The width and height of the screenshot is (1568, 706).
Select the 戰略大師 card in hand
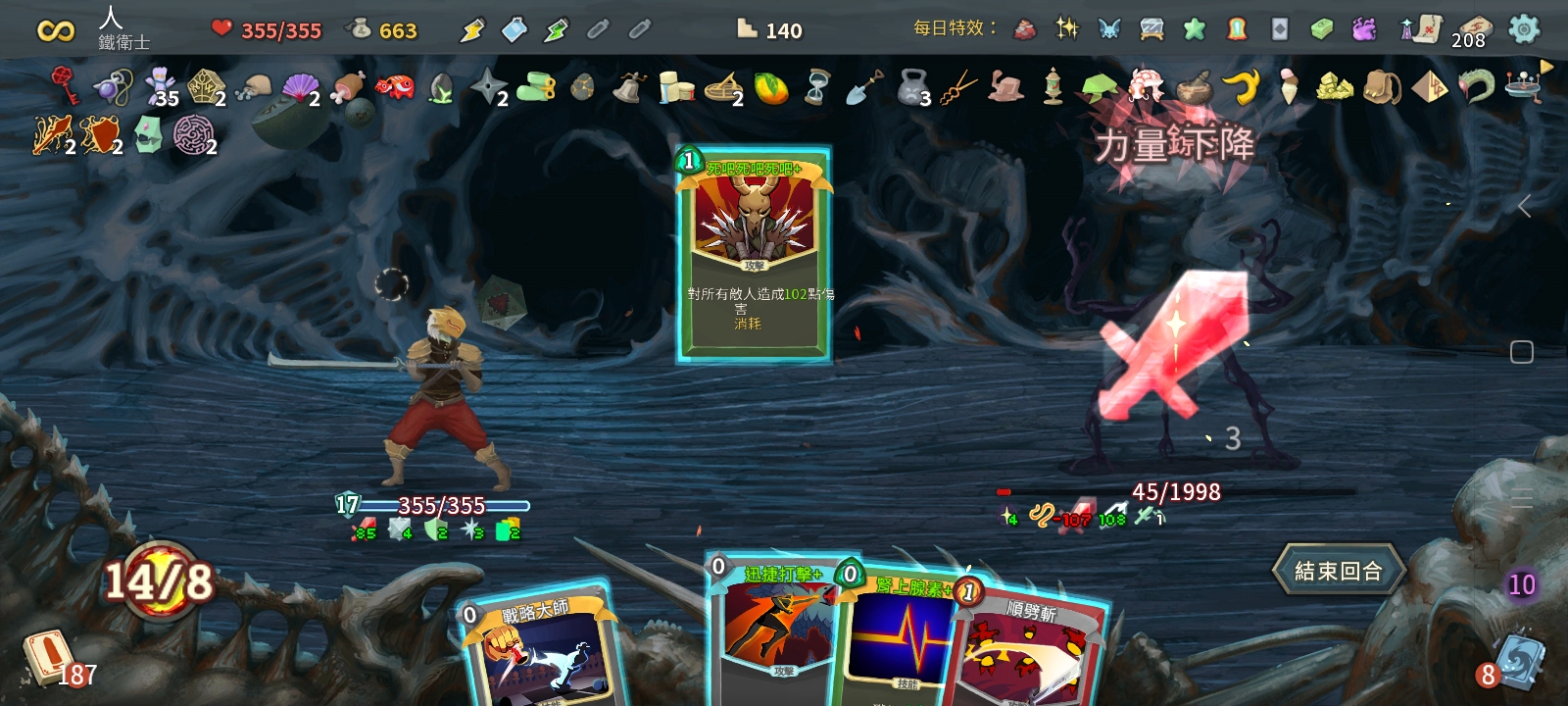[x=539, y=652]
